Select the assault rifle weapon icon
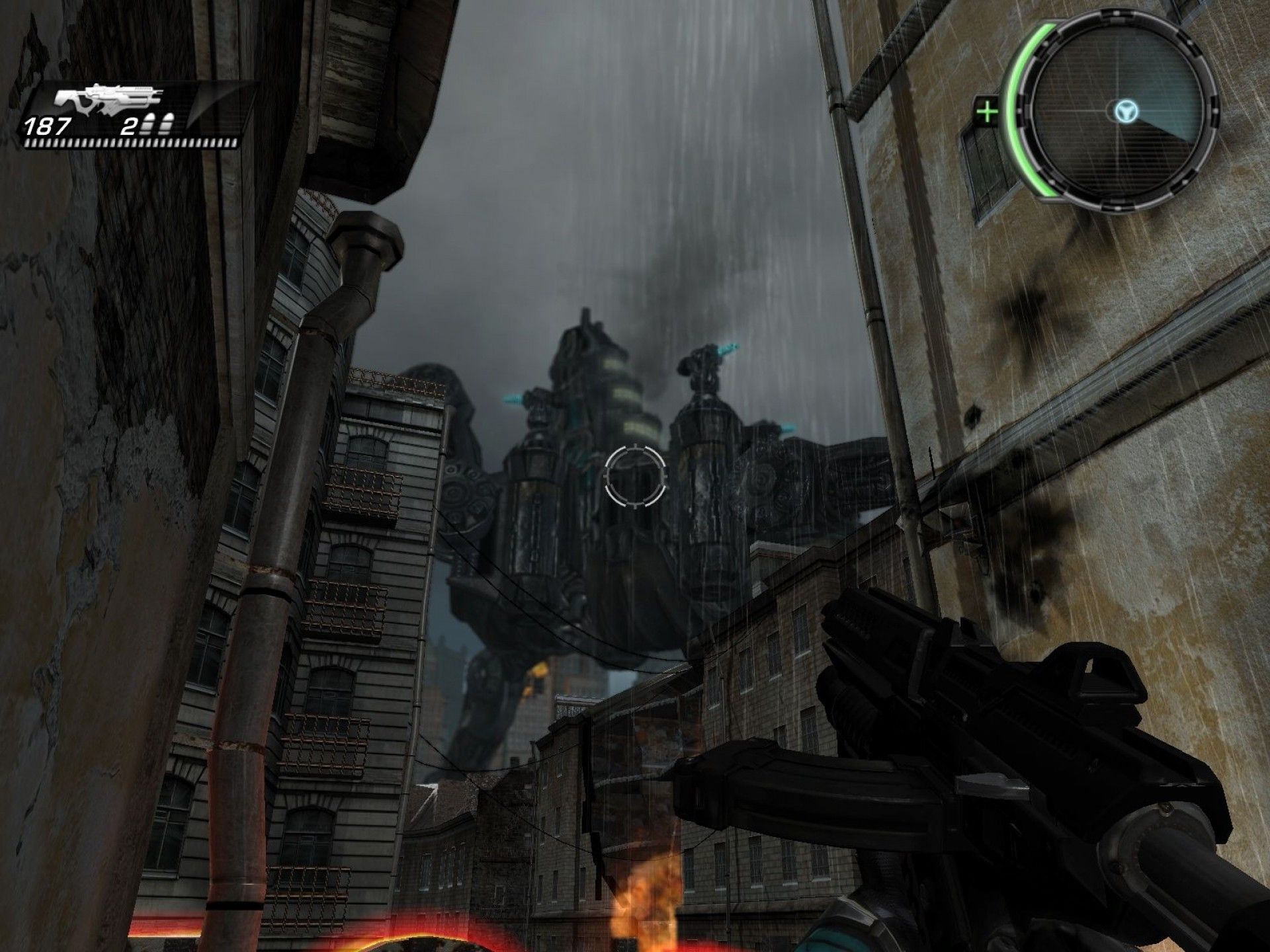This screenshot has width=1270, height=952. tap(108, 99)
